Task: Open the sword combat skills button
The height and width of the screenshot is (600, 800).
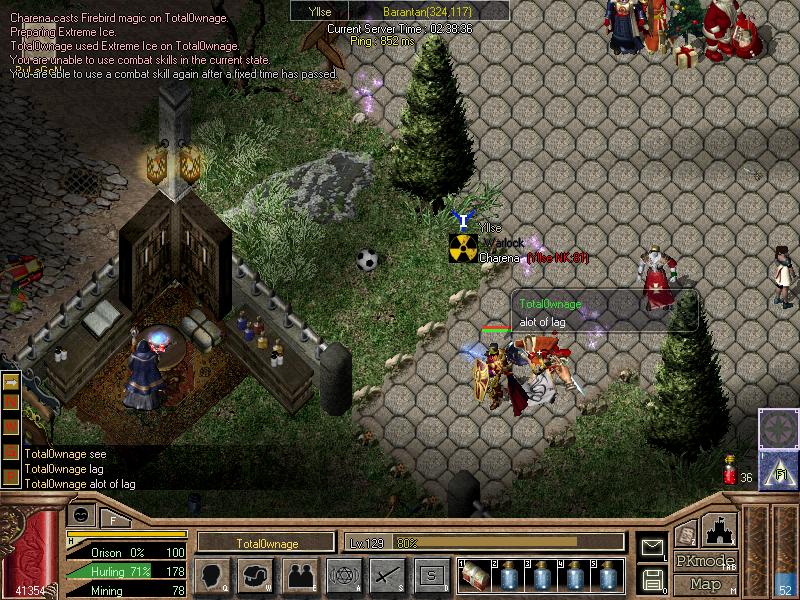Action: point(387,575)
